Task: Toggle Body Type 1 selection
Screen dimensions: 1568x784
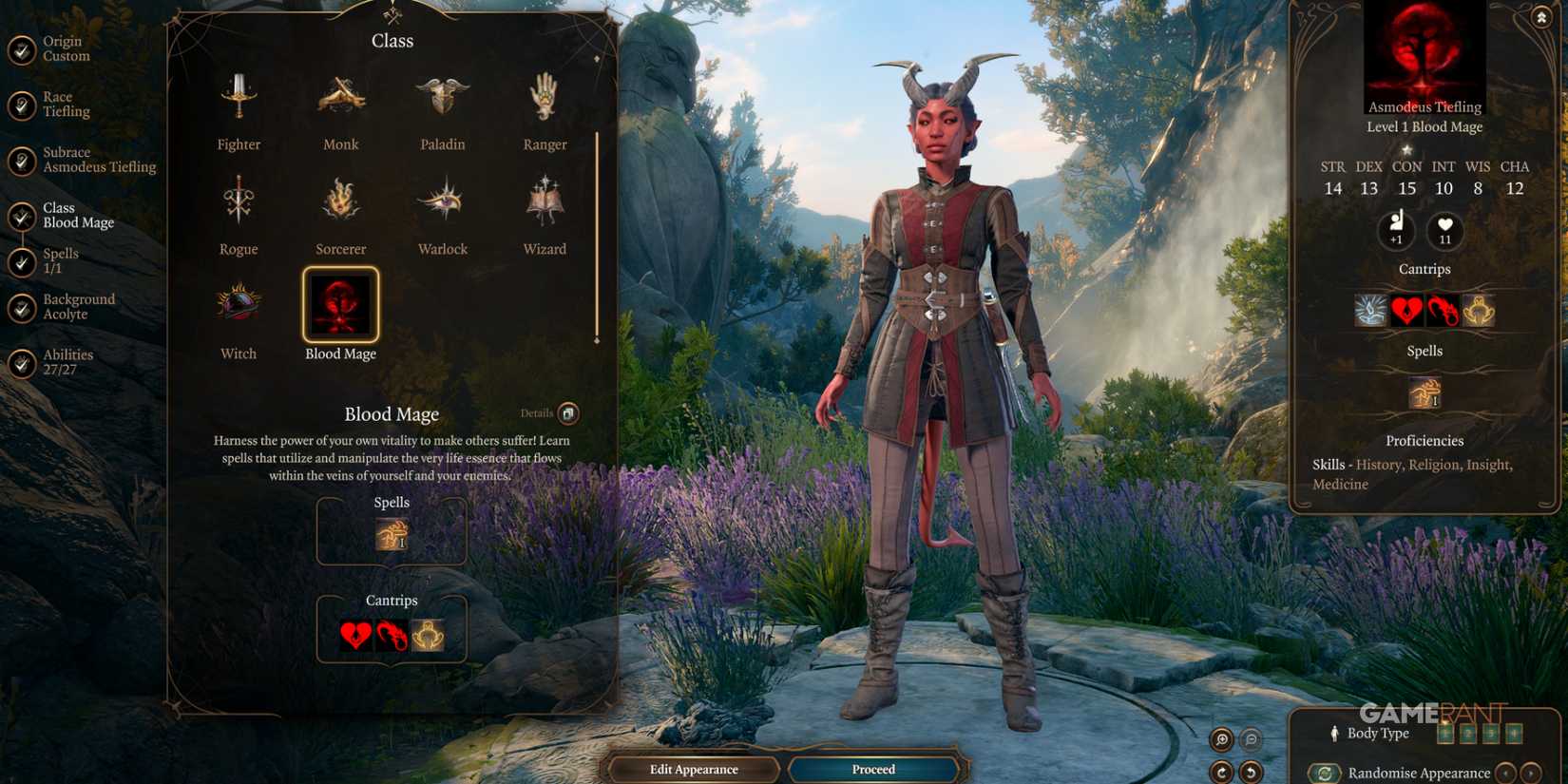Action: (x=1445, y=734)
